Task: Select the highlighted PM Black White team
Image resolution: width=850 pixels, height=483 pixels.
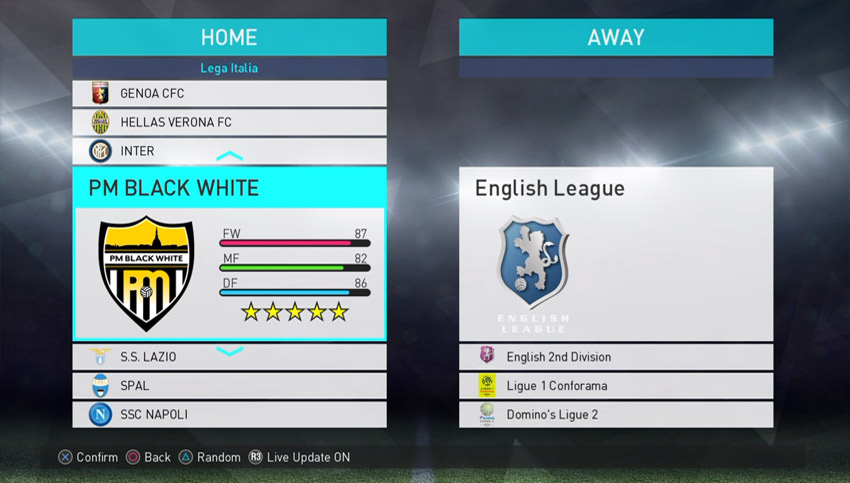Action: (x=229, y=254)
